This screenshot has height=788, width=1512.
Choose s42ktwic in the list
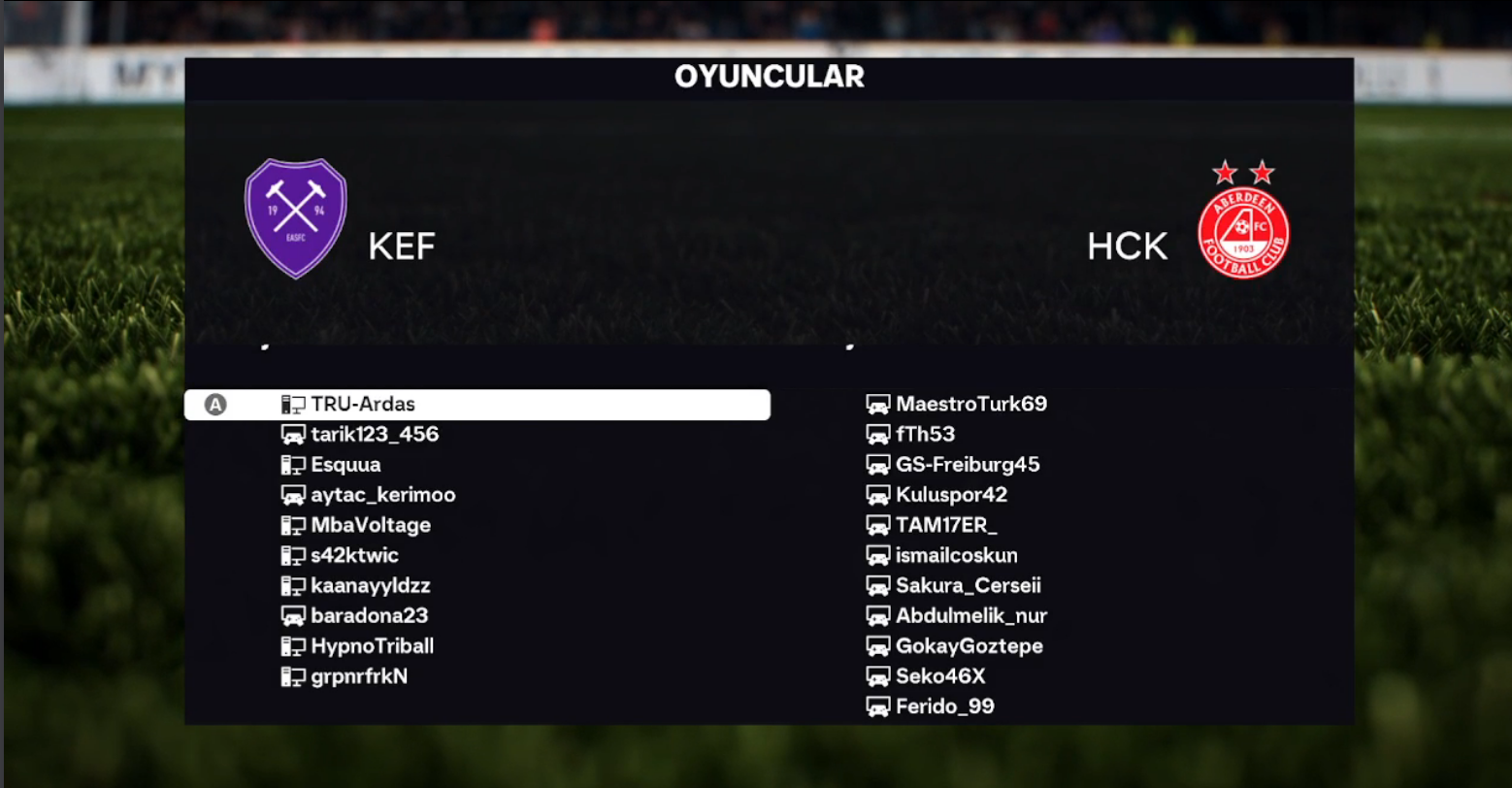click(x=354, y=556)
